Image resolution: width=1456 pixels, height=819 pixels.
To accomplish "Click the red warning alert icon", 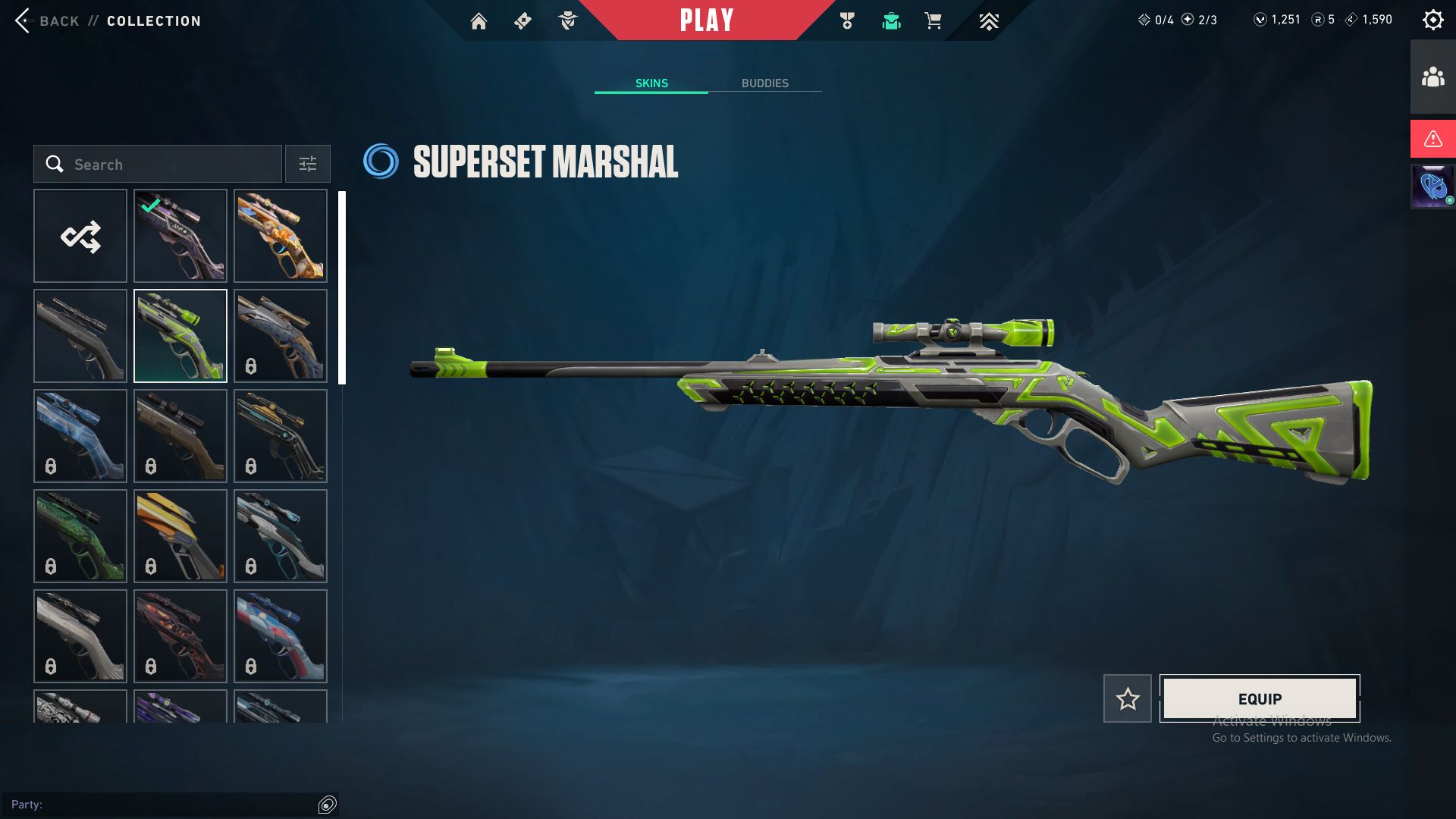I will (x=1432, y=139).
